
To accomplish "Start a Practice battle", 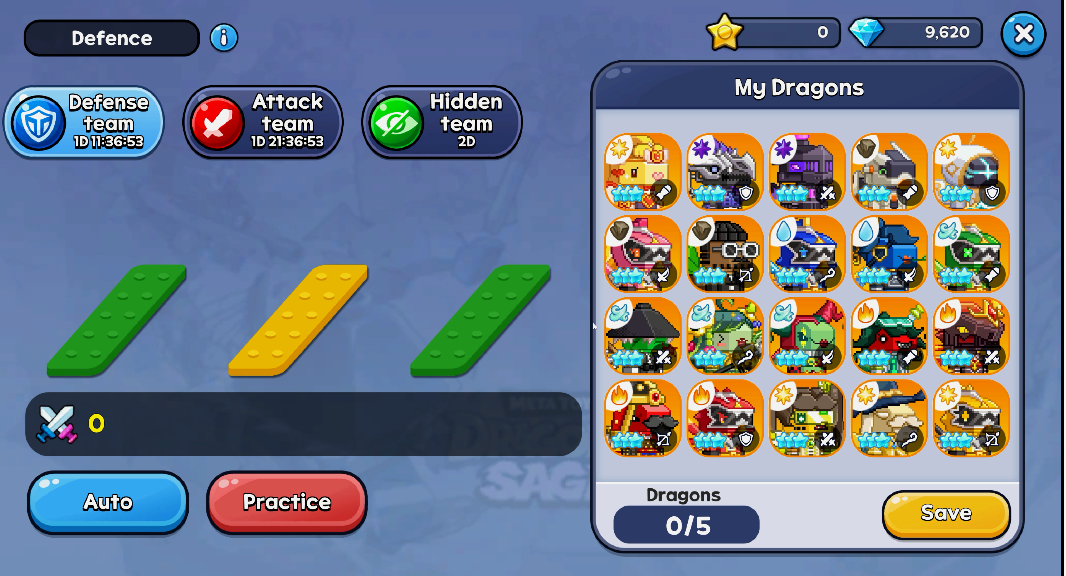I will coord(287,502).
